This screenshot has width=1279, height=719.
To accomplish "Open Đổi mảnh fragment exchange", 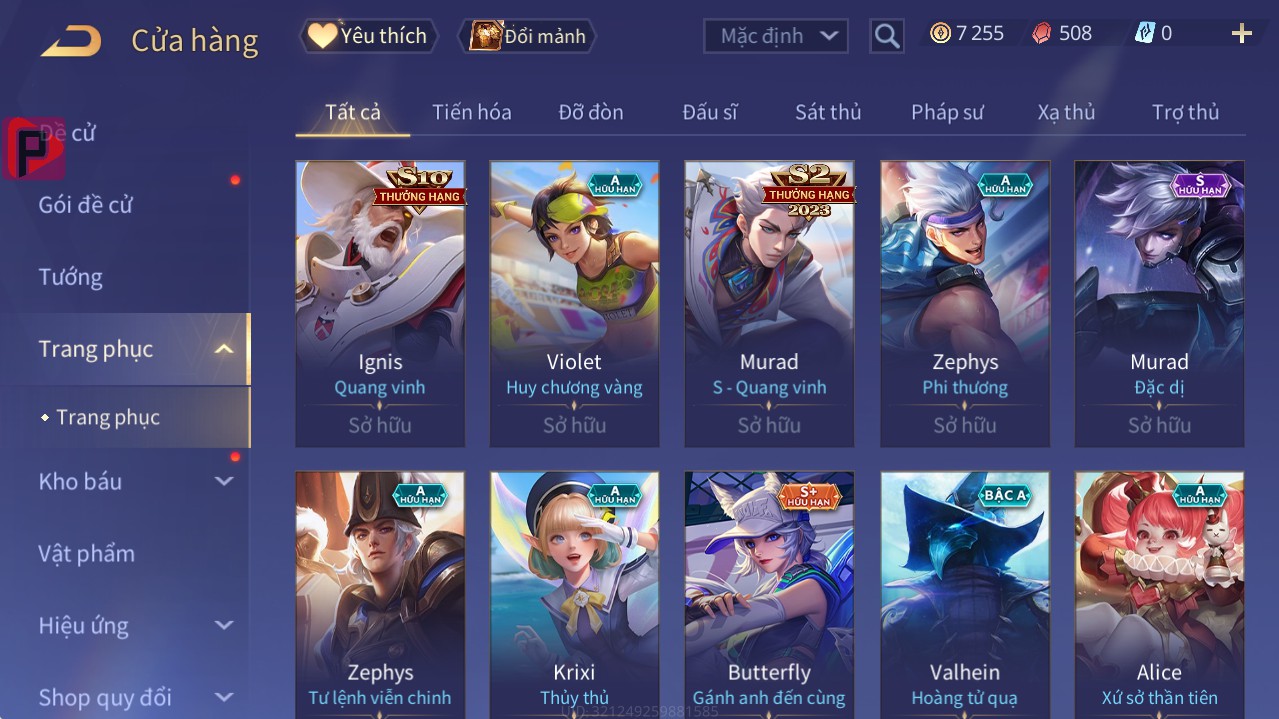I will click(527, 36).
